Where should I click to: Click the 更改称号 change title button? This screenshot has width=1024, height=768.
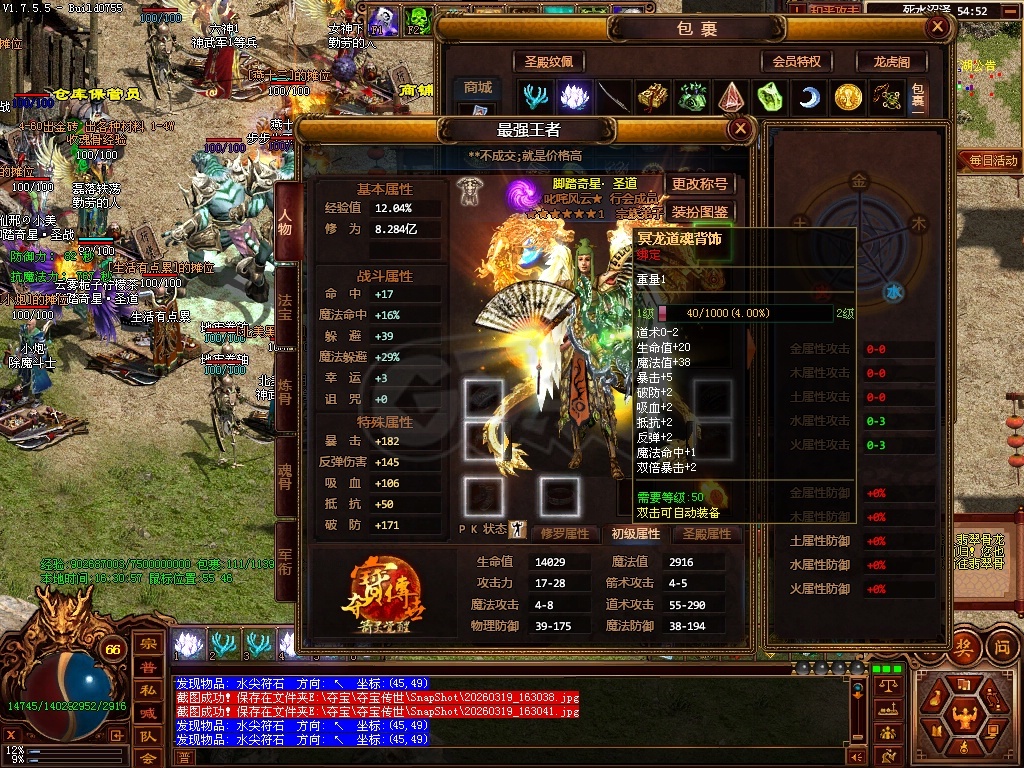tap(700, 184)
